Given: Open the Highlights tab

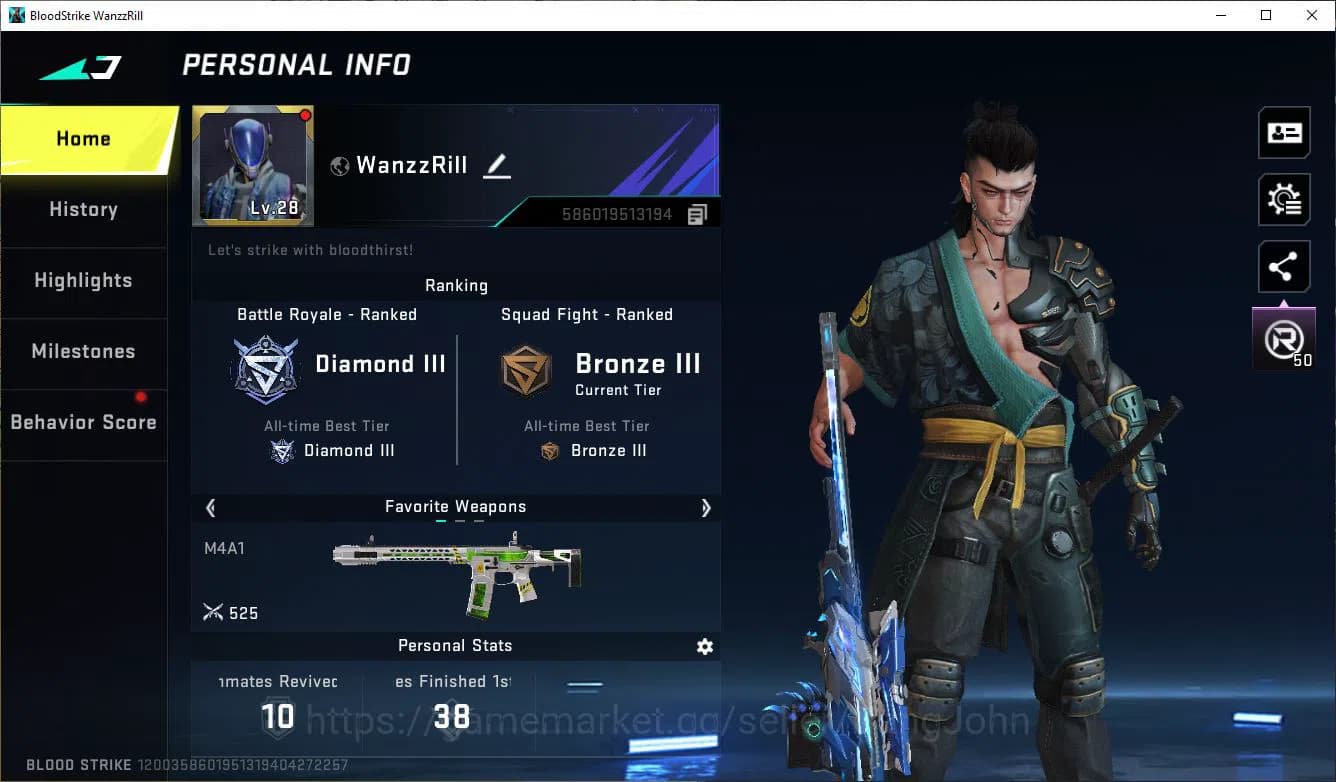Looking at the screenshot, I should tap(83, 281).
